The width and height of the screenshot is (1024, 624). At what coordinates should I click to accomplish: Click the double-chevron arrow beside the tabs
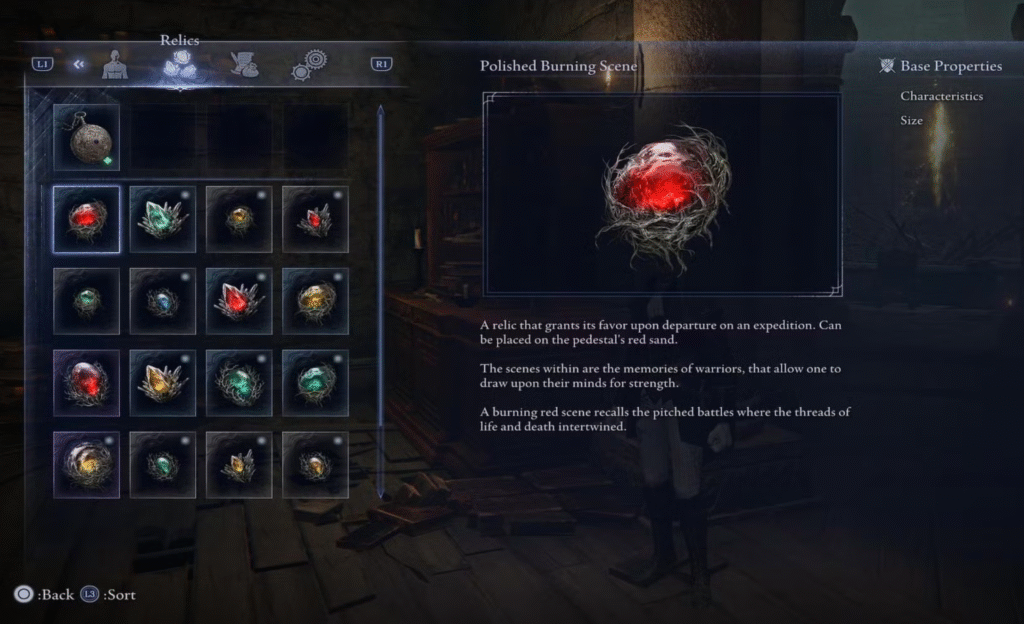pyautogui.click(x=77, y=65)
